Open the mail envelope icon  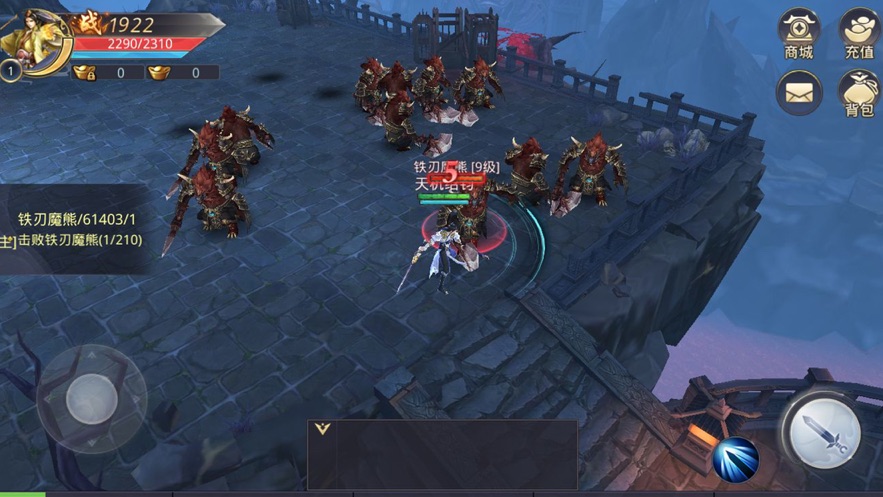pos(798,93)
